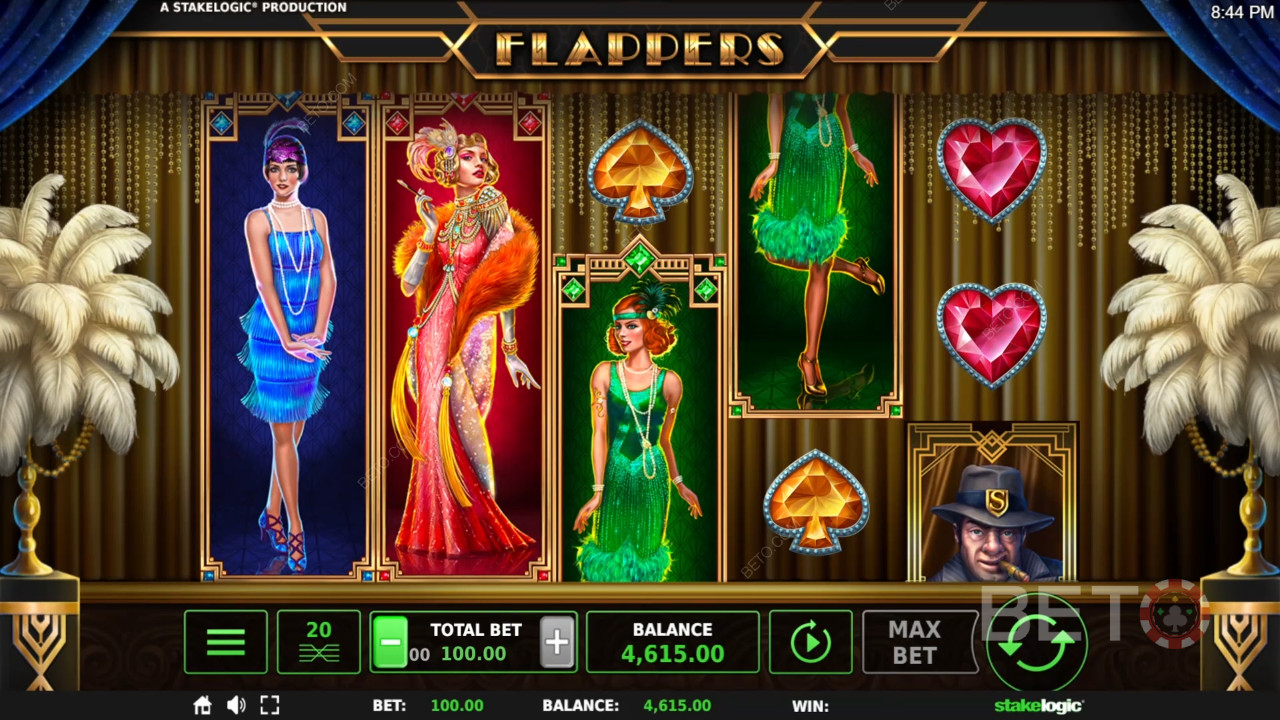Viewport: 1280px width, 720px height.
Task: Increase total bet with plus button
Action: coord(557,642)
